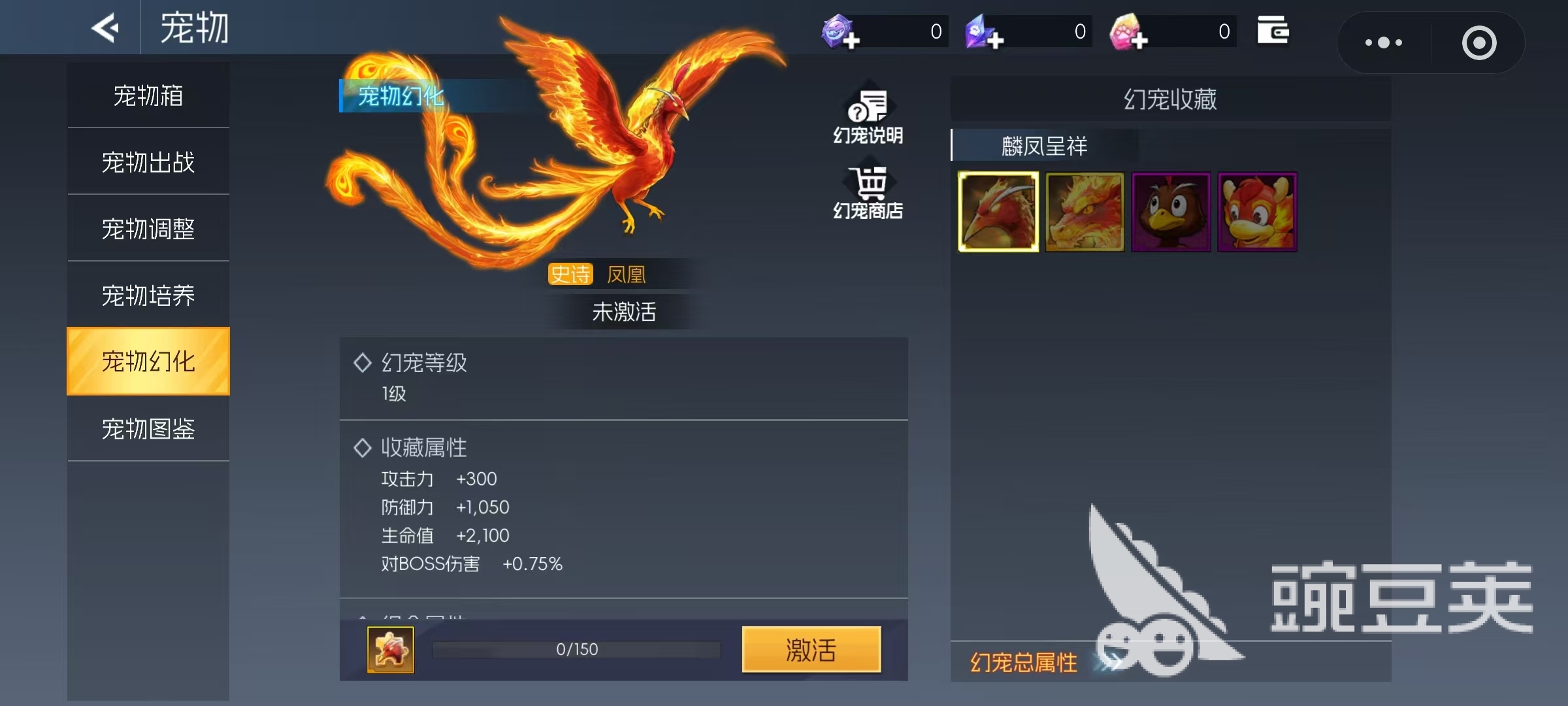Click the back arrow next to 宠物

(105, 27)
